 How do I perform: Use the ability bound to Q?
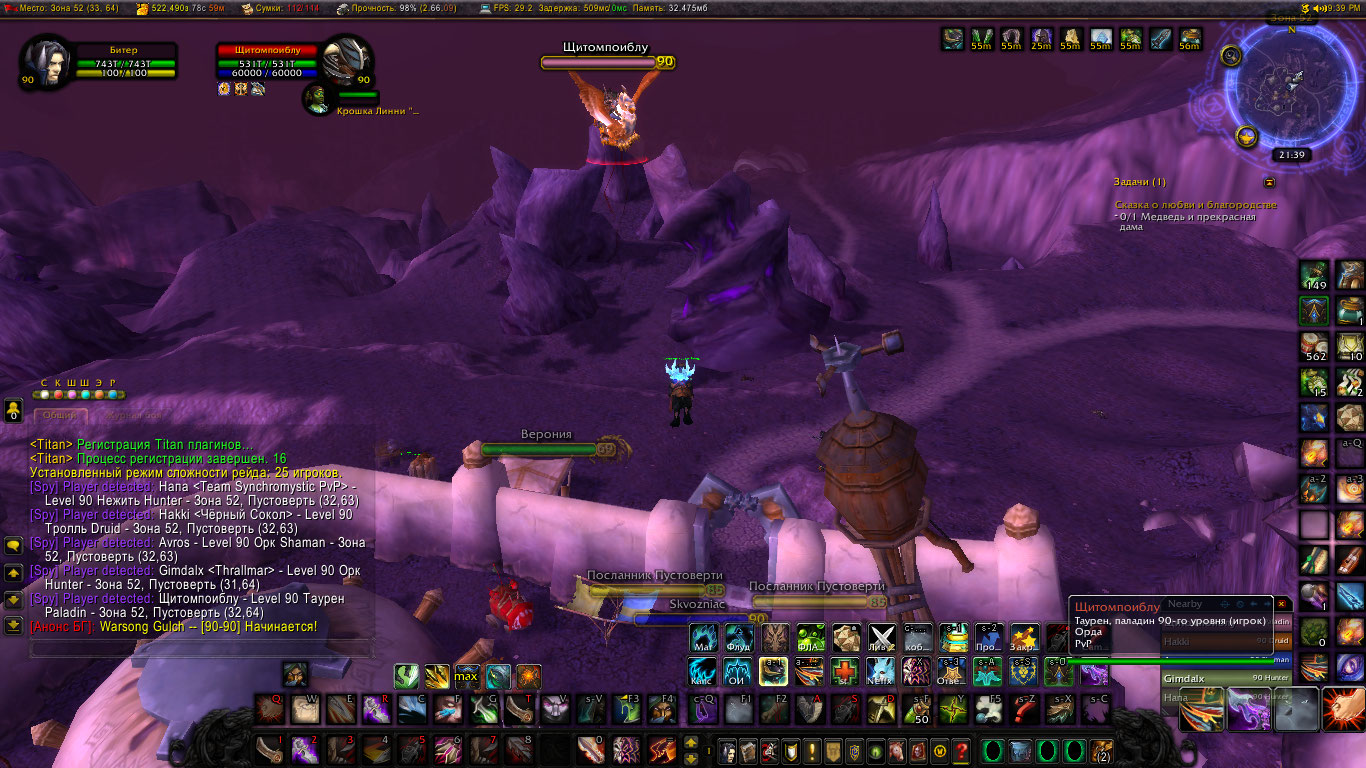270,709
